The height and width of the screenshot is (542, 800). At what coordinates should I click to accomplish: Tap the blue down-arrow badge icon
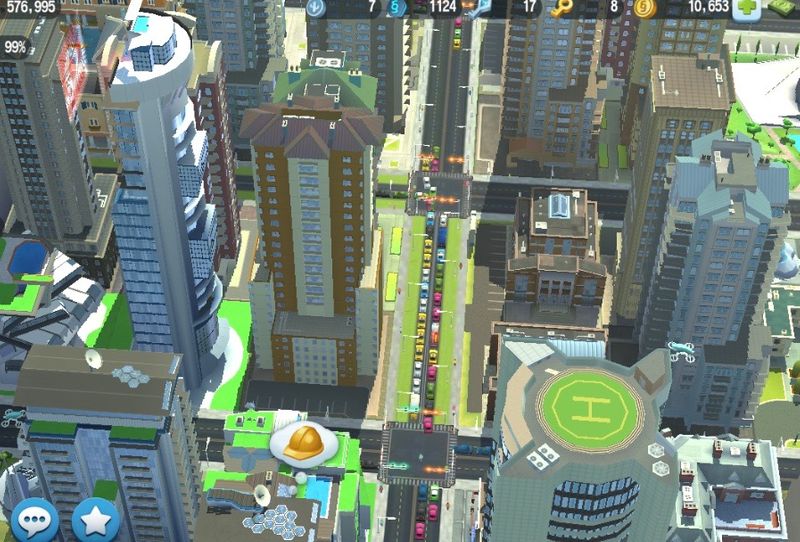(317, 8)
